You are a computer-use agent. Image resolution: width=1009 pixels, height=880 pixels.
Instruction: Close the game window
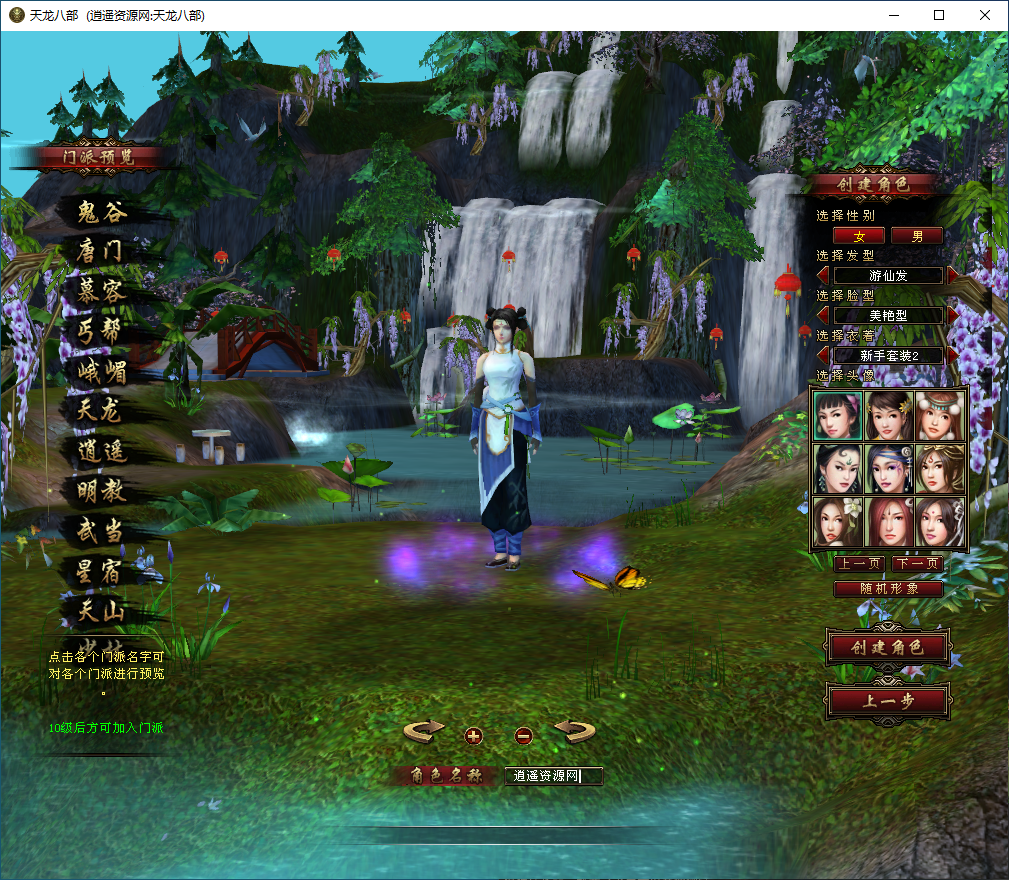pos(985,15)
